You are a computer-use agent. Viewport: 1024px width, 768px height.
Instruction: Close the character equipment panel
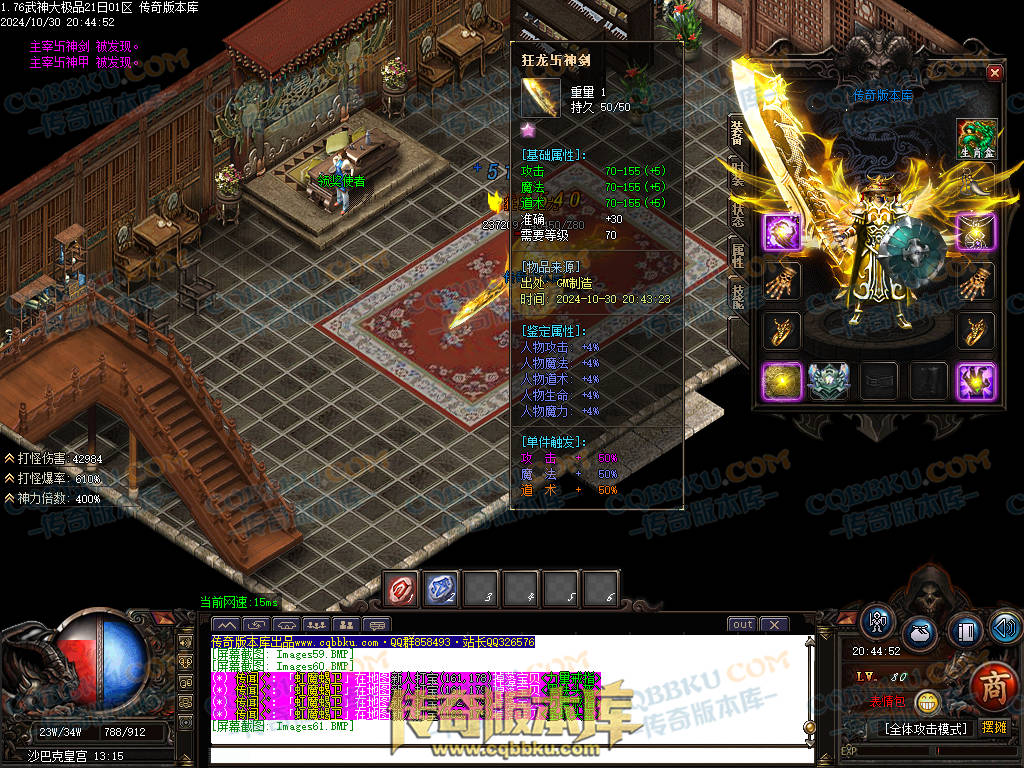(994, 73)
